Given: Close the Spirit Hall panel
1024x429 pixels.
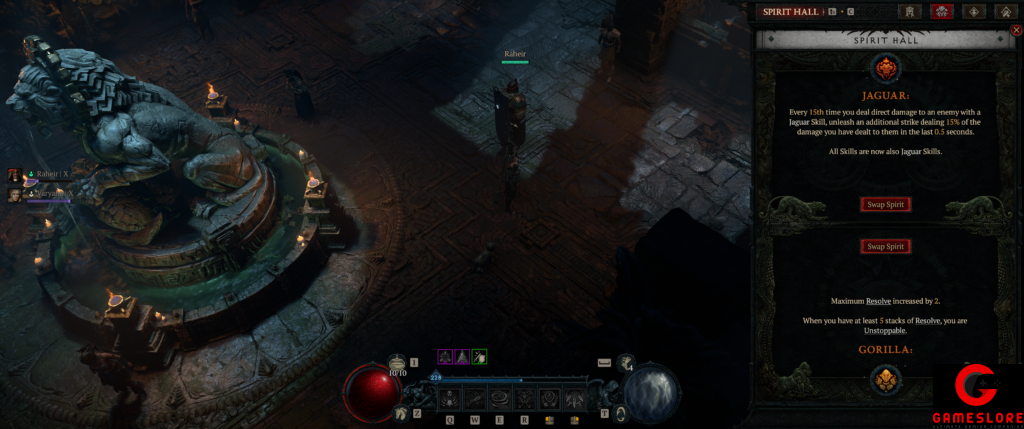Looking at the screenshot, I should 1016,31.
